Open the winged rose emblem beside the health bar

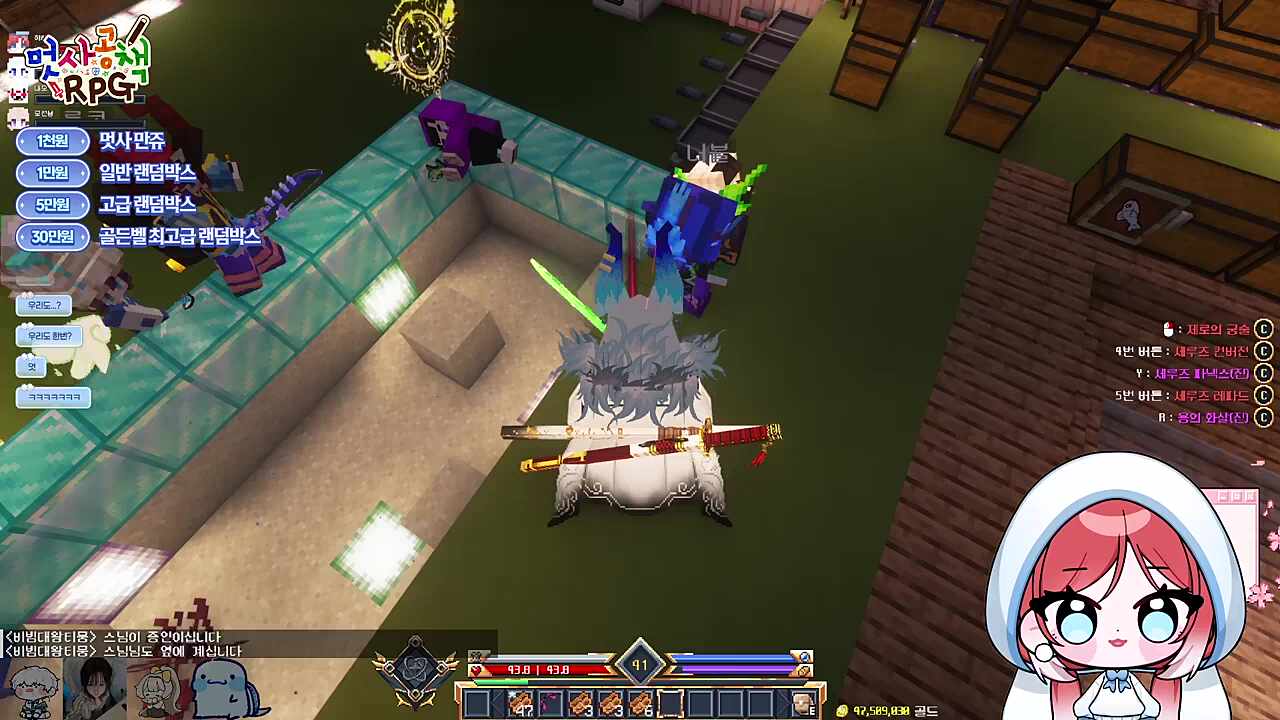pos(415,670)
